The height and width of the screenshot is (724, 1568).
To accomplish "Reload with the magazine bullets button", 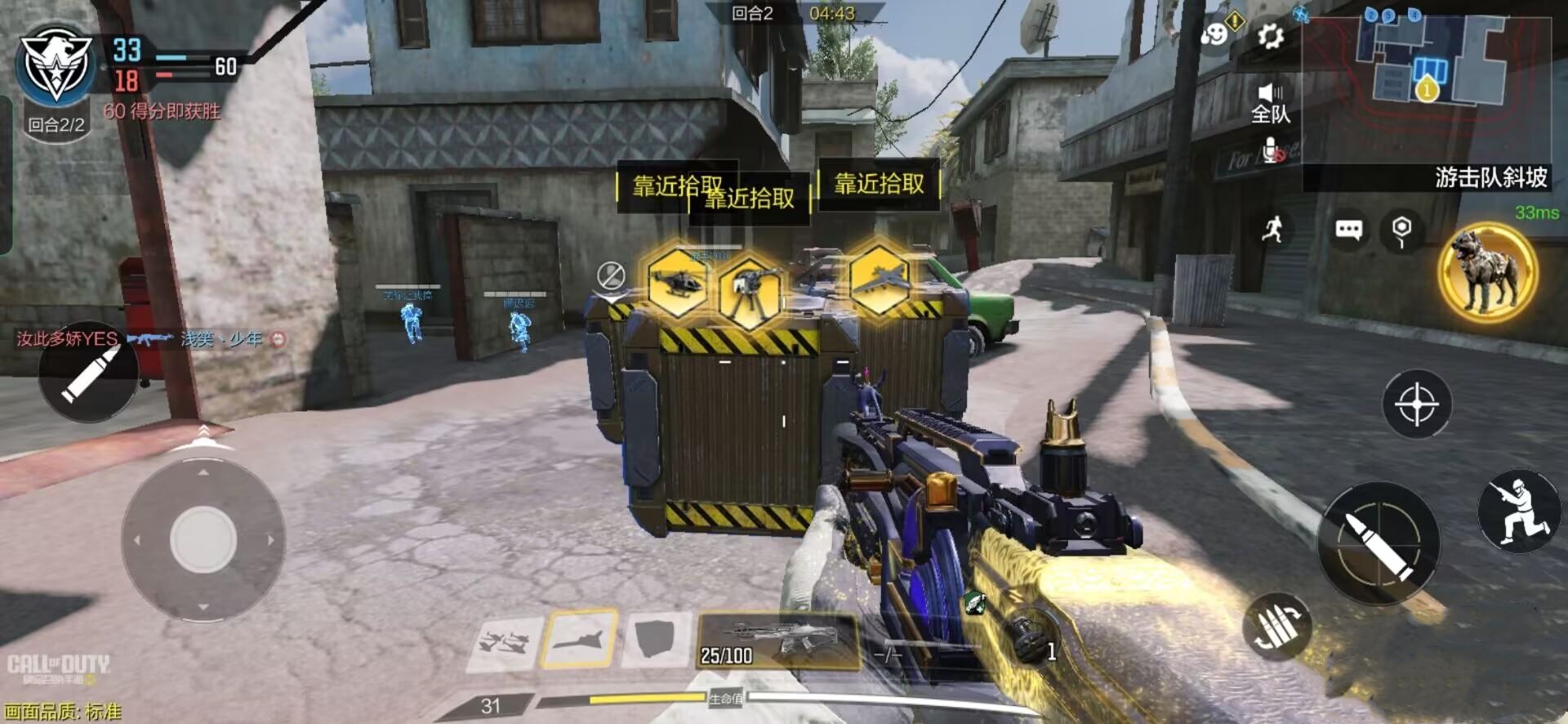I will coord(1276,627).
